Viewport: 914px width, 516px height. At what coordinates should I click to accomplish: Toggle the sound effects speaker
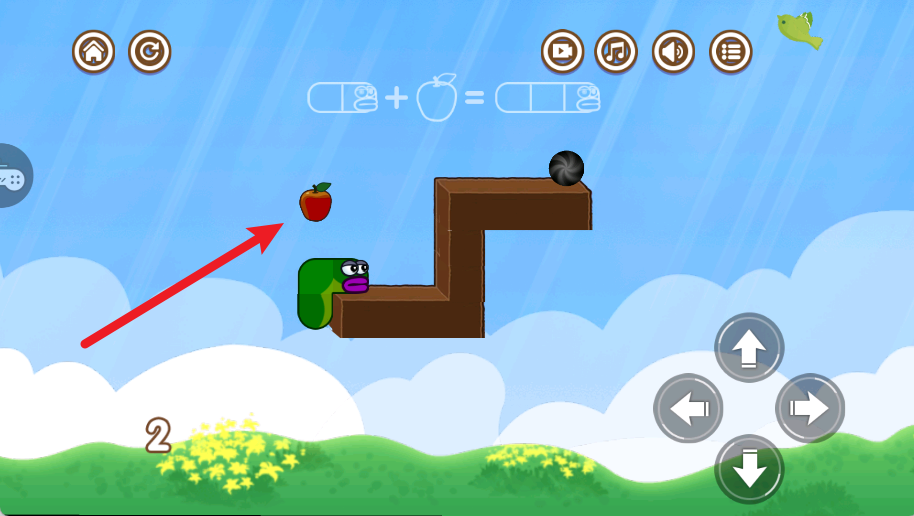coord(674,51)
